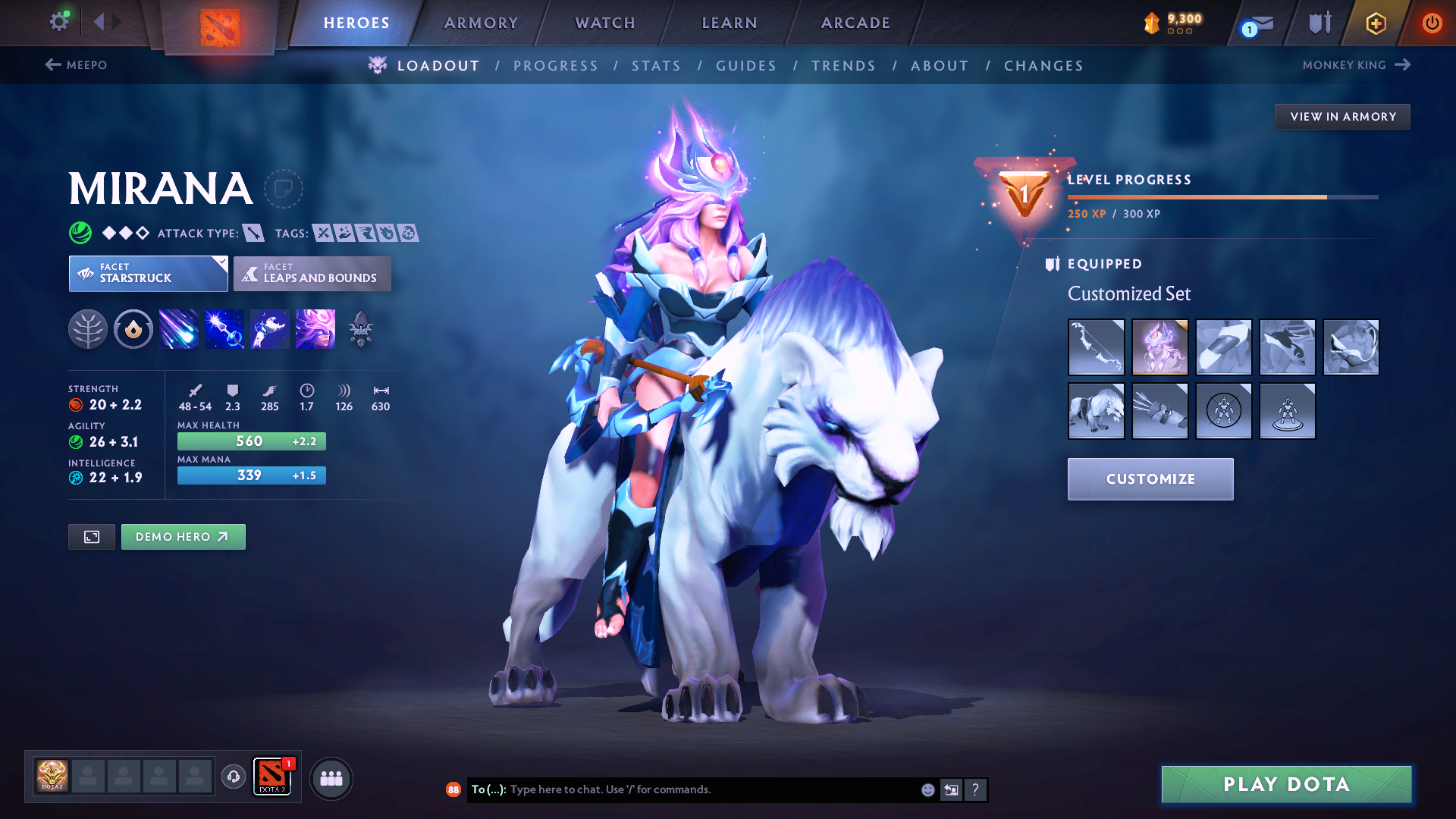Screen dimensions: 1456x819
Task: Open the Customize loadout button
Action: [x=1150, y=479]
